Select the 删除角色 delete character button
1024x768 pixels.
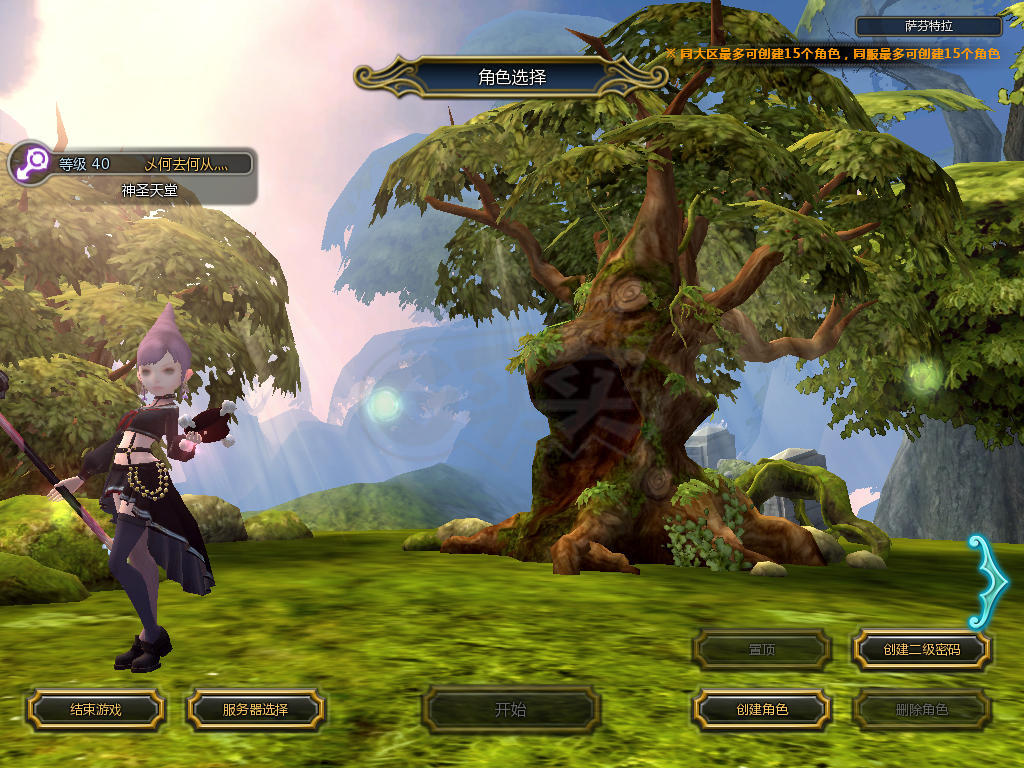pyautogui.click(x=921, y=710)
